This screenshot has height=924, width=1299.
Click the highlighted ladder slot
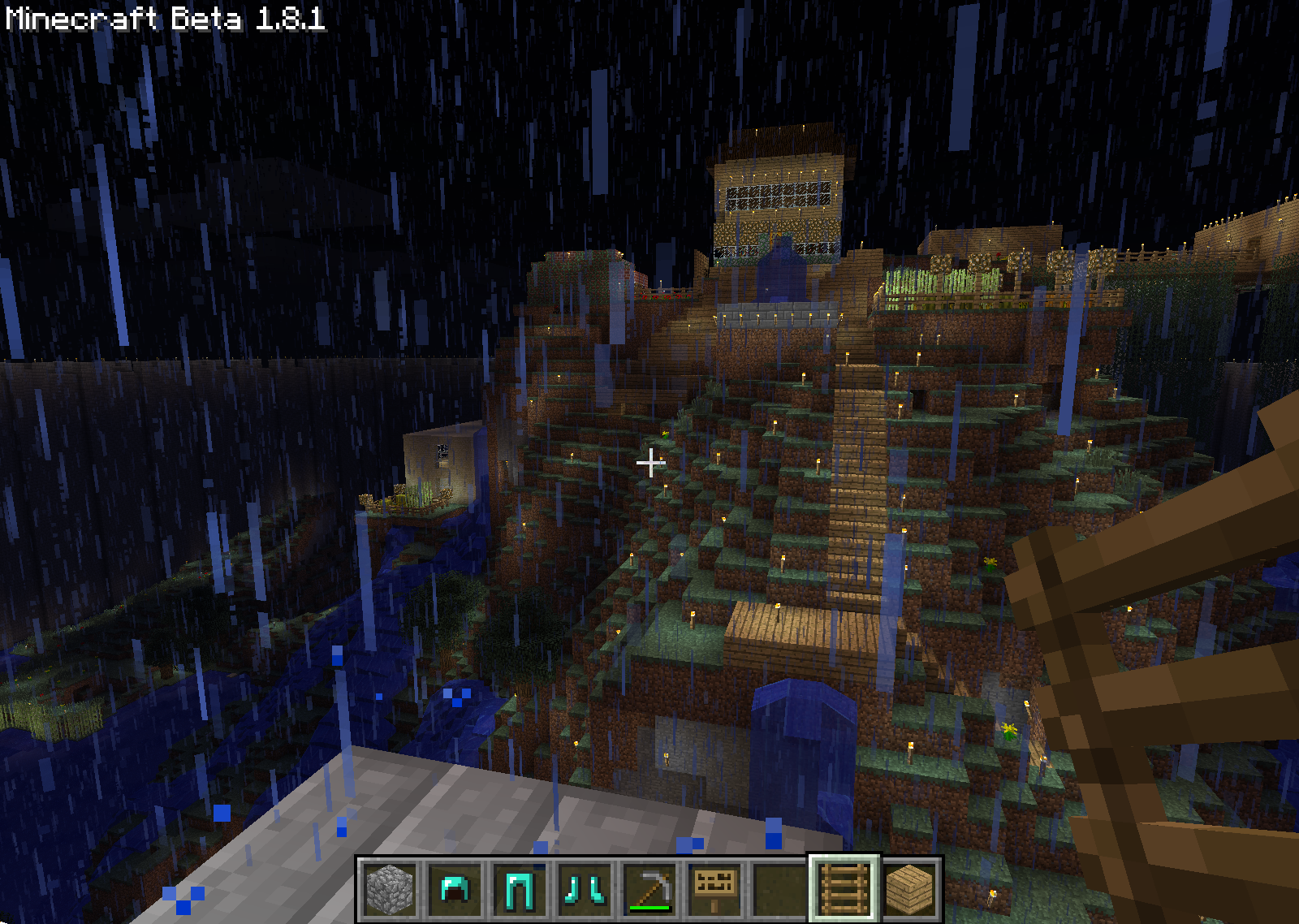click(x=844, y=889)
